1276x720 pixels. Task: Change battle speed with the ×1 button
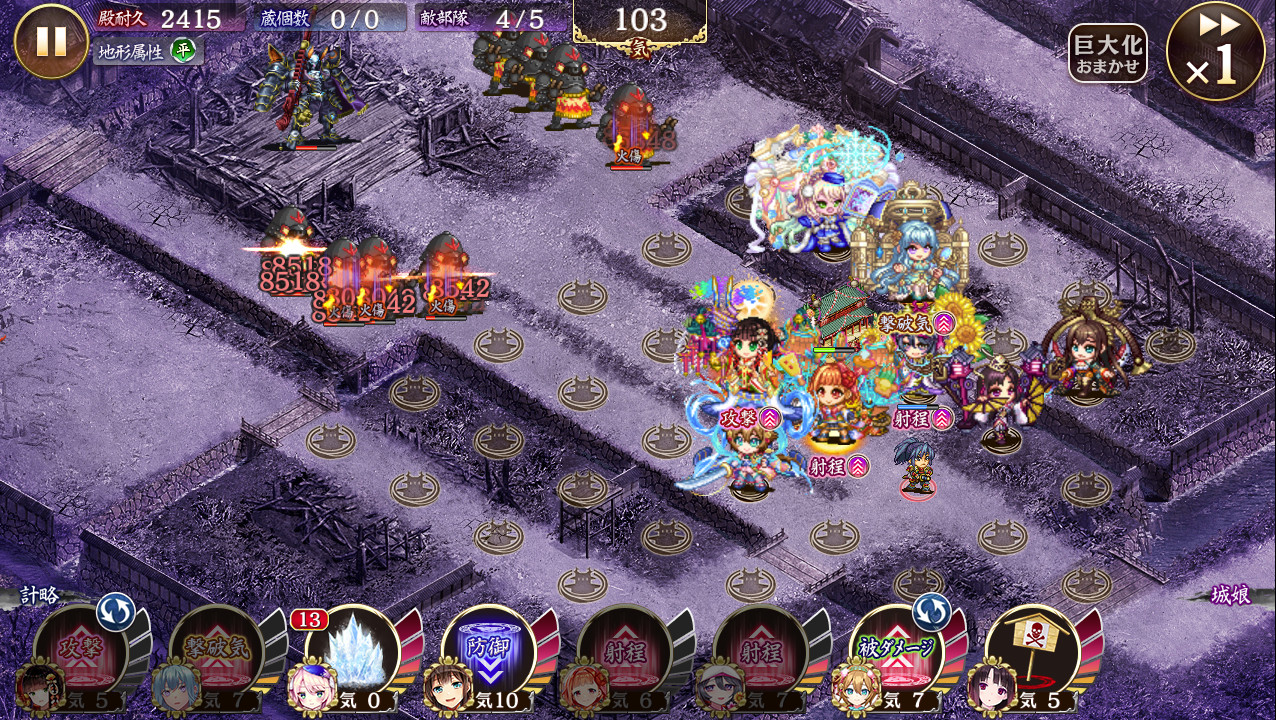click(x=1215, y=52)
